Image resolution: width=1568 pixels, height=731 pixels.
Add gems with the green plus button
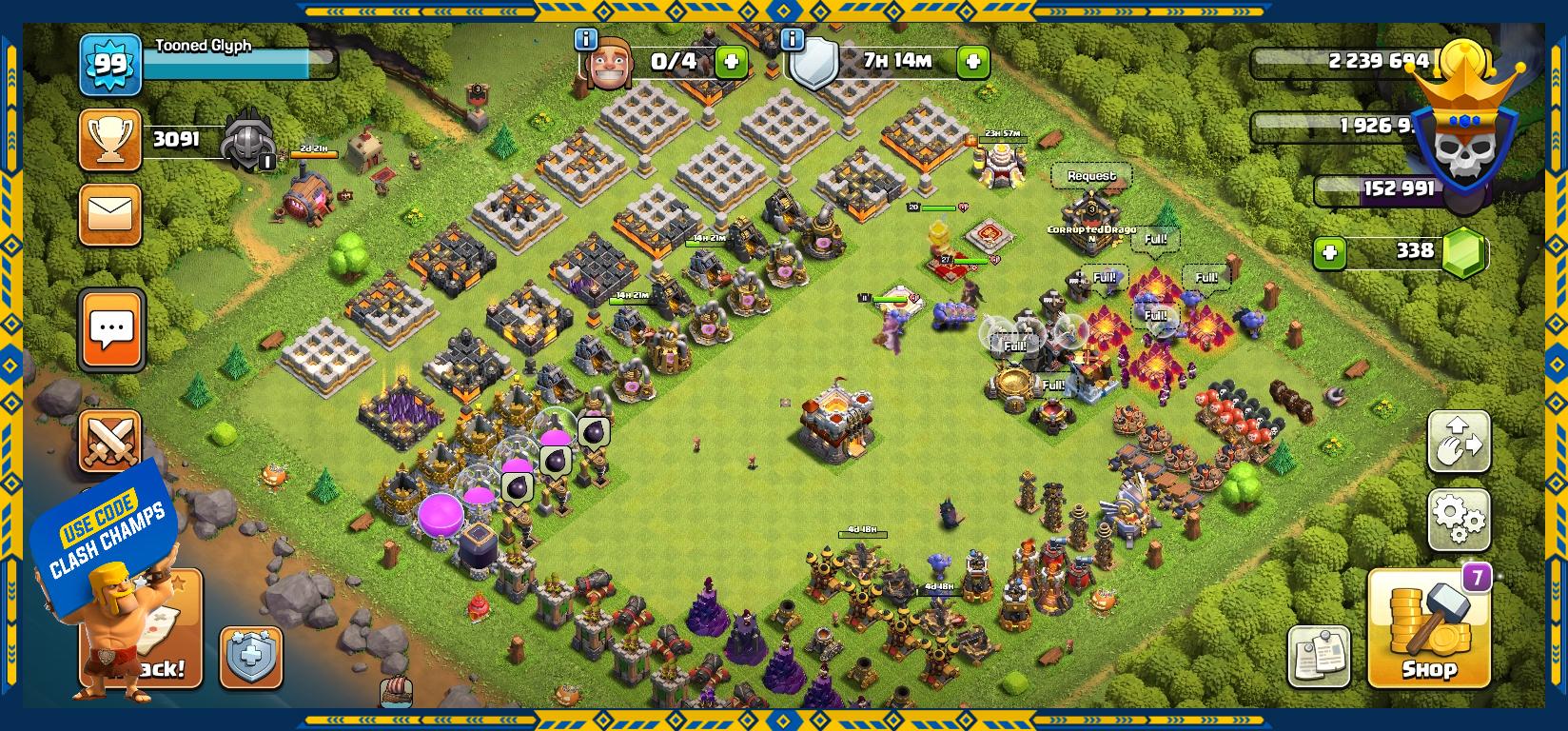1329,253
